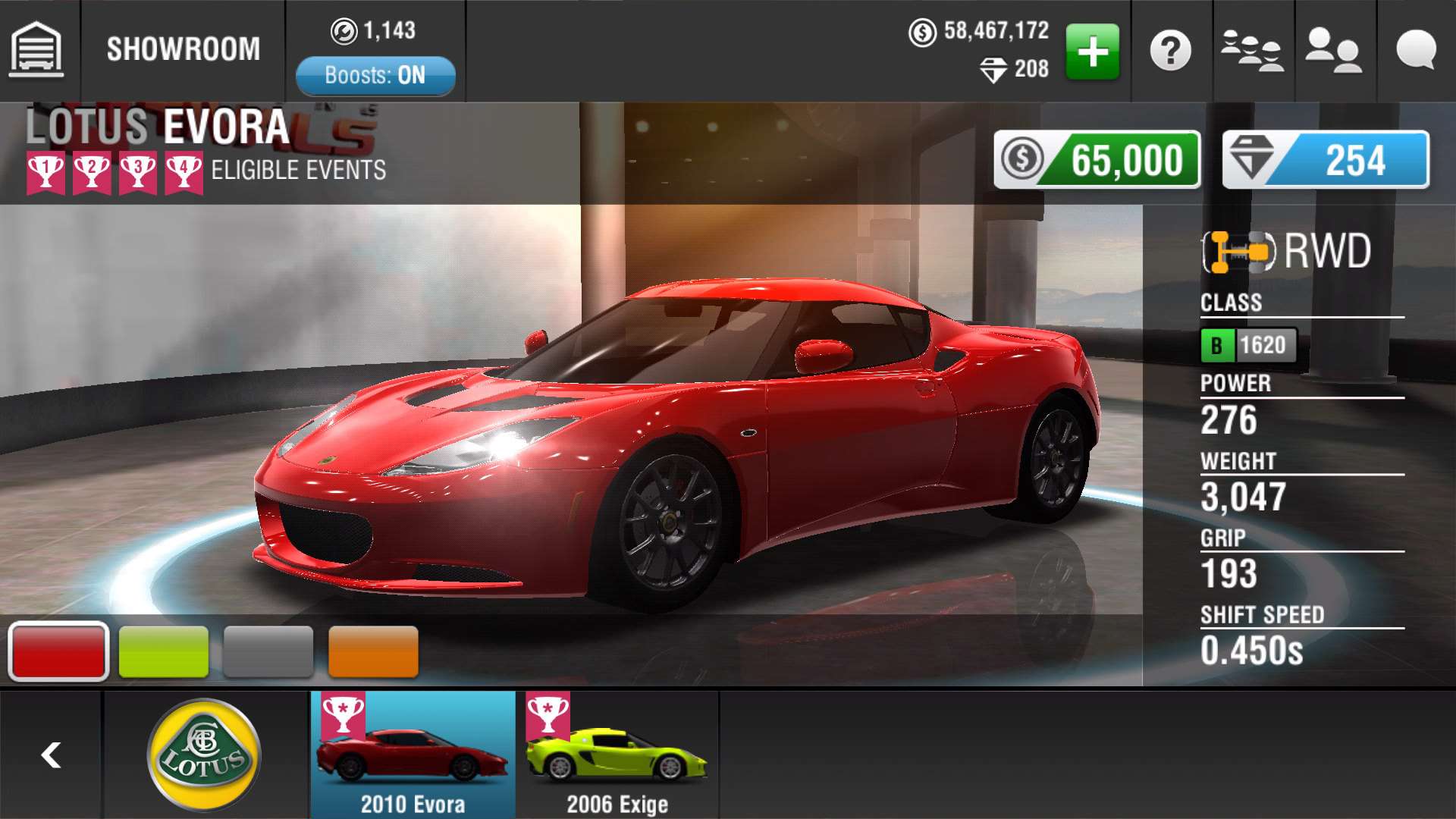The image size is (1456, 819).
Task: View eligible event trophy number 1
Action: pos(45,172)
